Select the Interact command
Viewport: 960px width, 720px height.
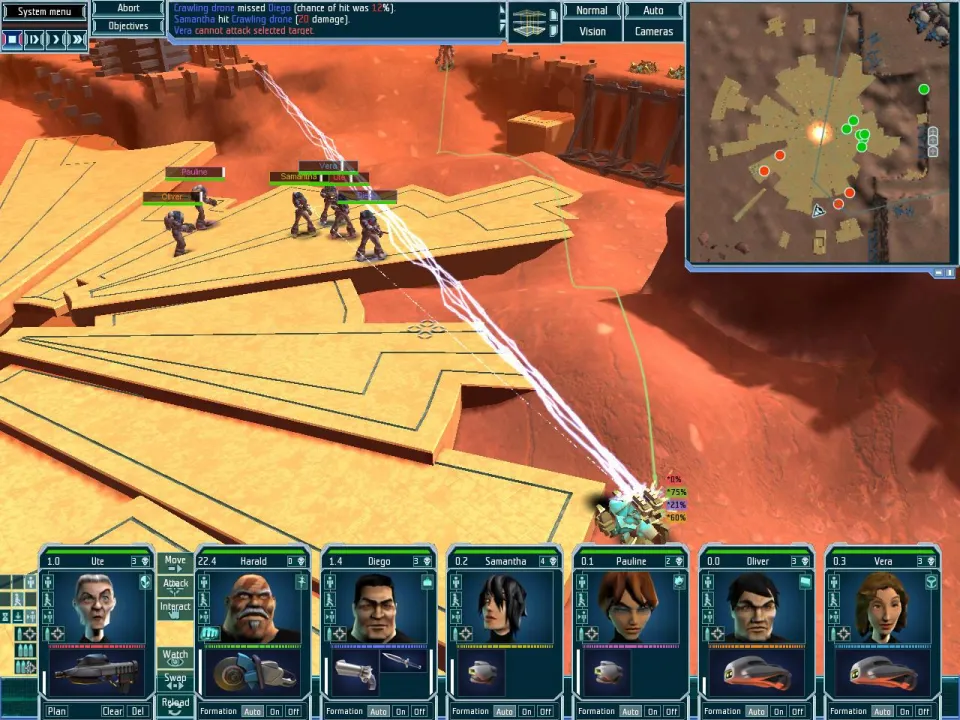click(175, 608)
